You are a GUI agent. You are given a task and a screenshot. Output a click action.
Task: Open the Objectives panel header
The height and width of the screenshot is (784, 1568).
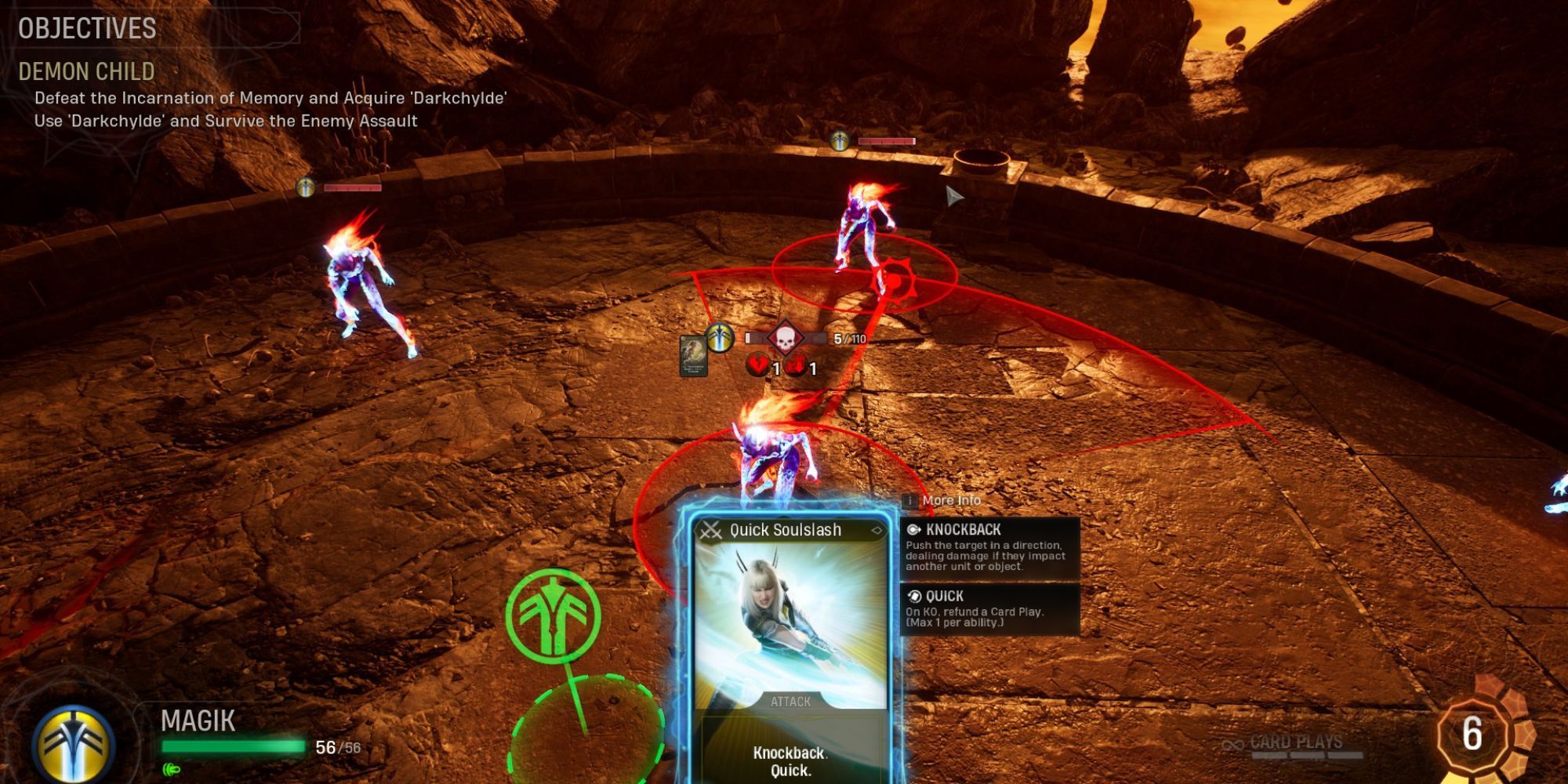click(88, 29)
